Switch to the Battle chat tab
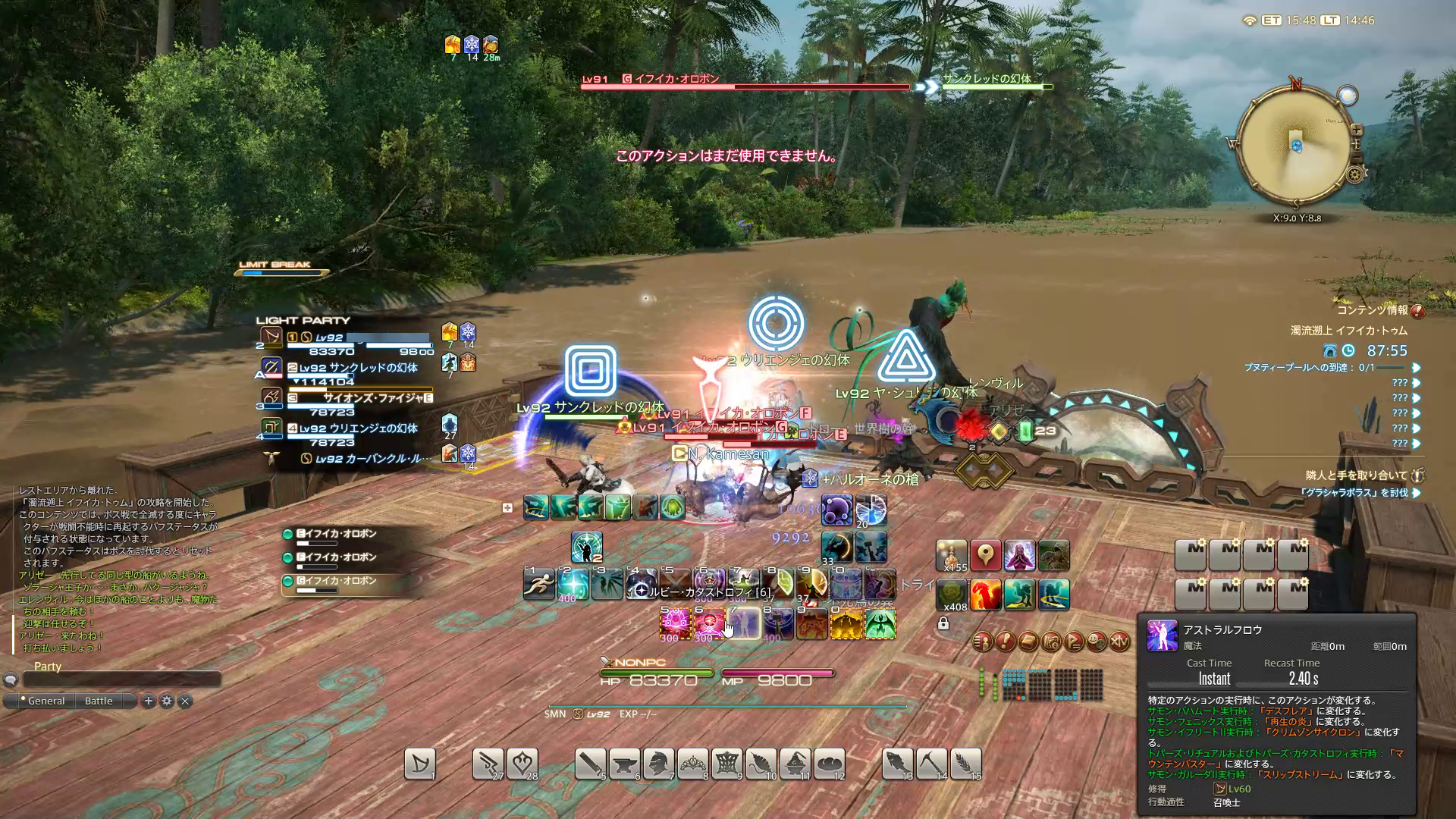This screenshot has width=1456, height=819. point(99,701)
